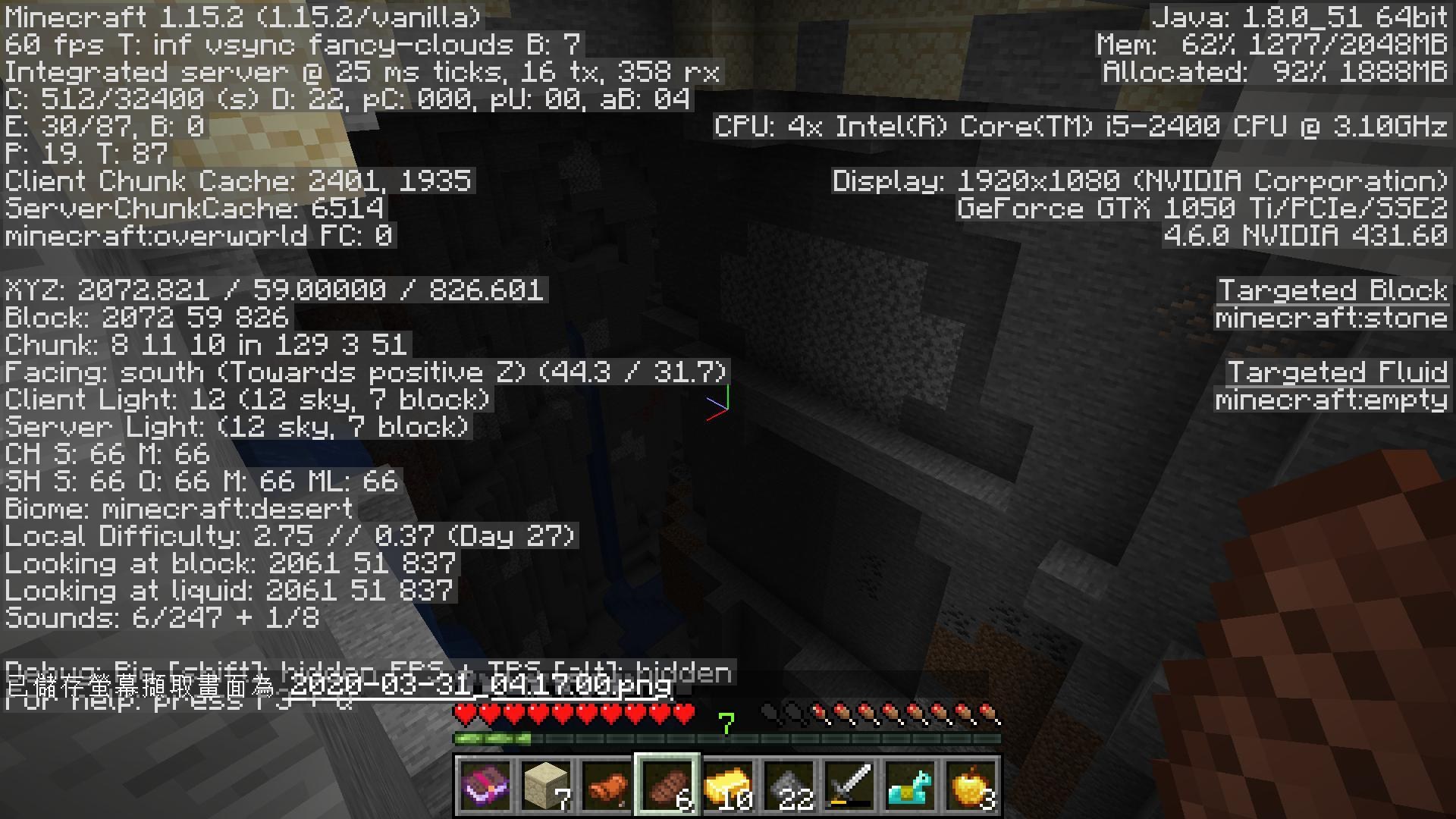Click the green level number 7
The image size is (1456, 819).
pyautogui.click(x=726, y=723)
